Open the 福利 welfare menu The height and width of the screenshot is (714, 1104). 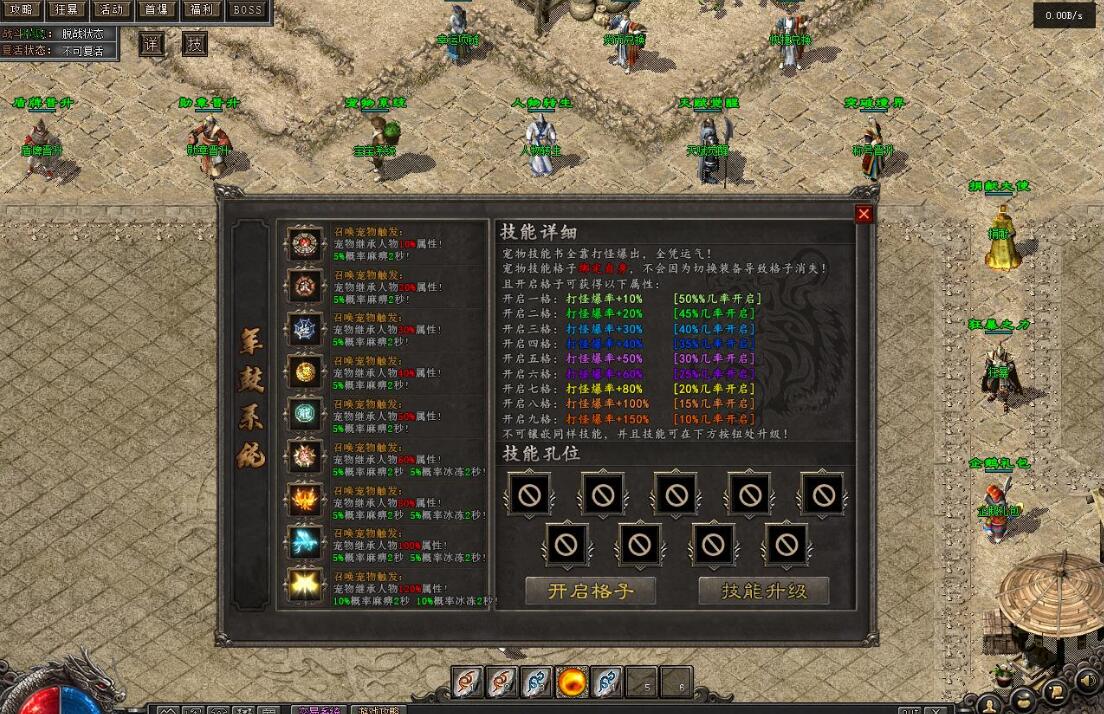(201, 10)
